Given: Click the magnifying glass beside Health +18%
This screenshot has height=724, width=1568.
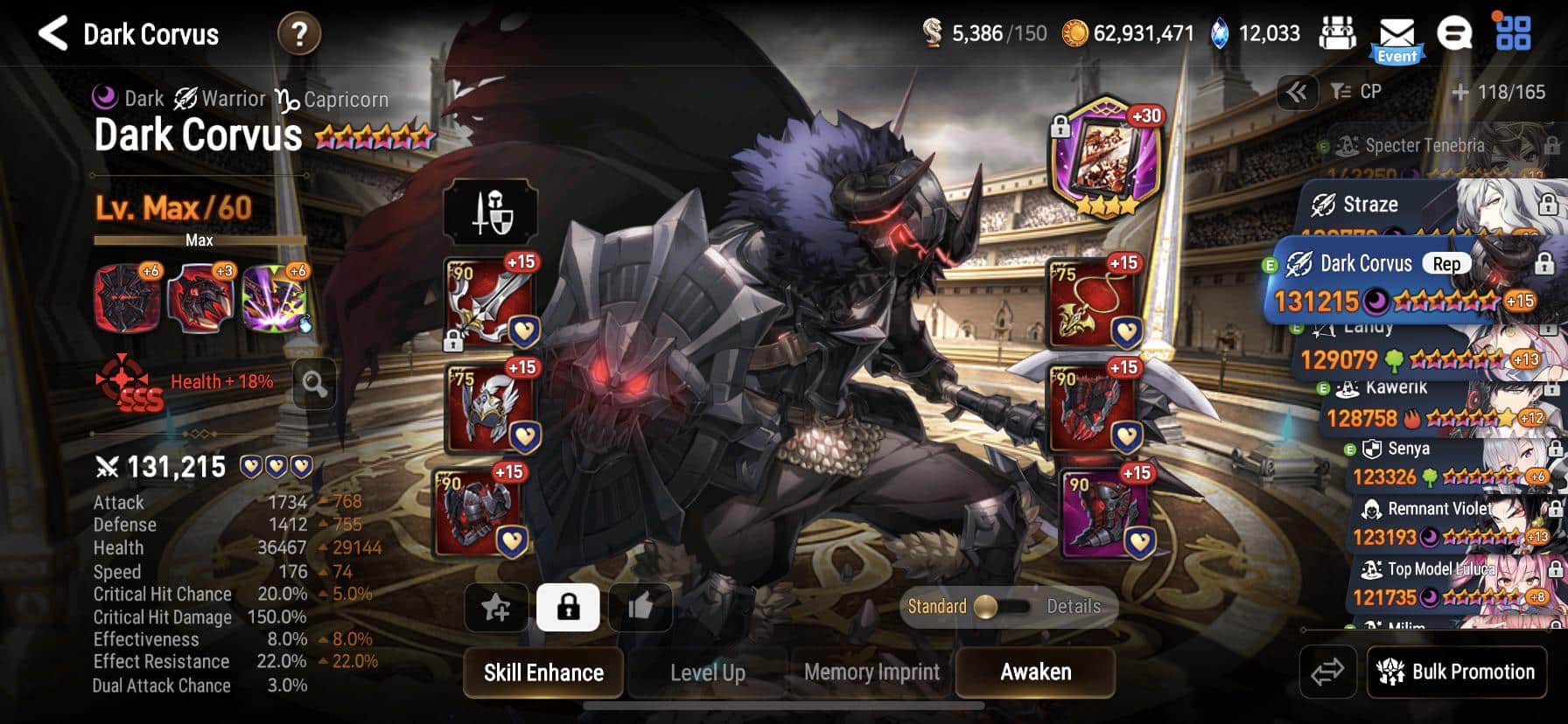Looking at the screenshot, I should click(x=312, y=385).
